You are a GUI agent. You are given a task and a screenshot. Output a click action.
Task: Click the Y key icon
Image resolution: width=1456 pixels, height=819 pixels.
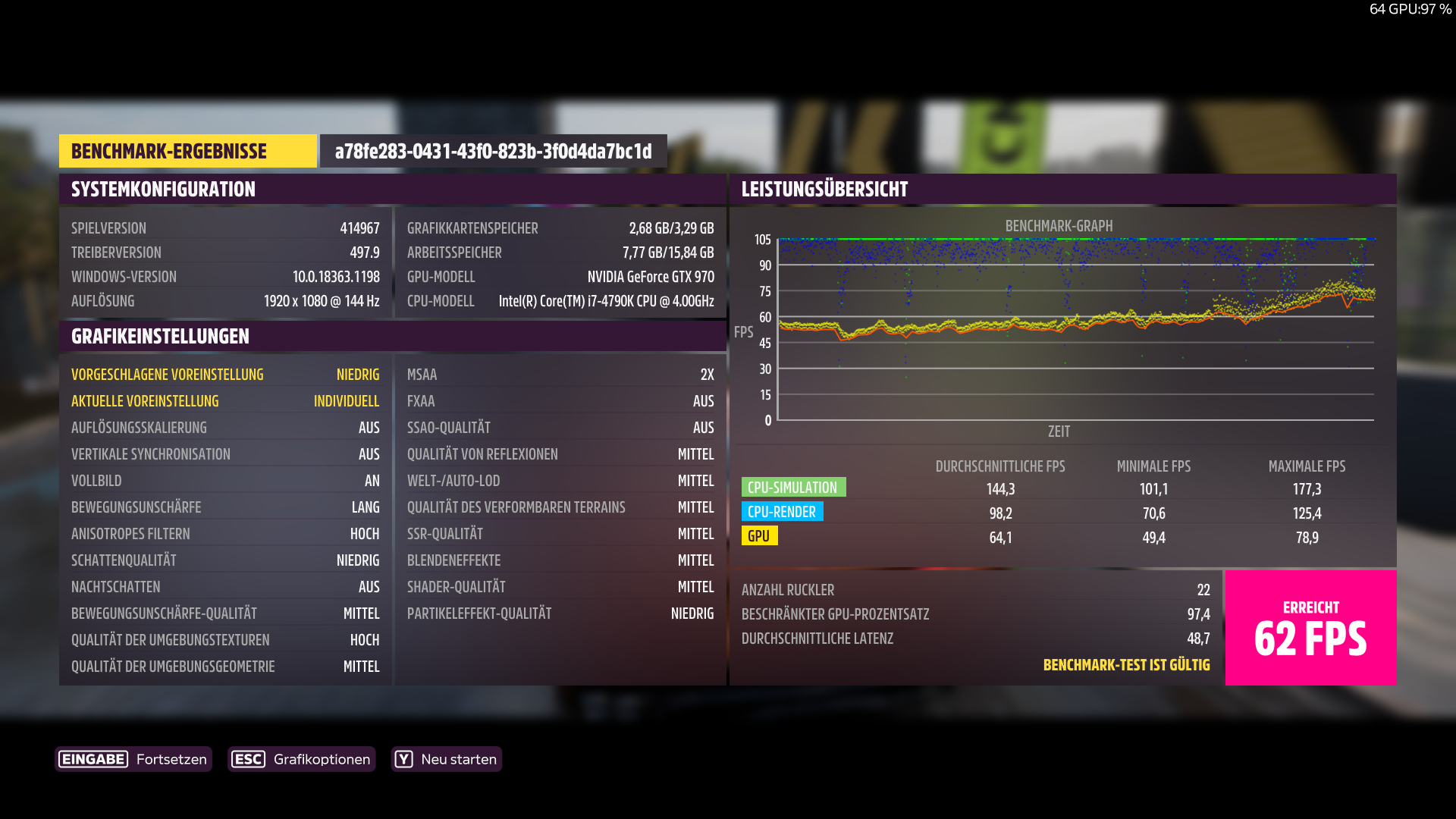[x=404, y=759]
